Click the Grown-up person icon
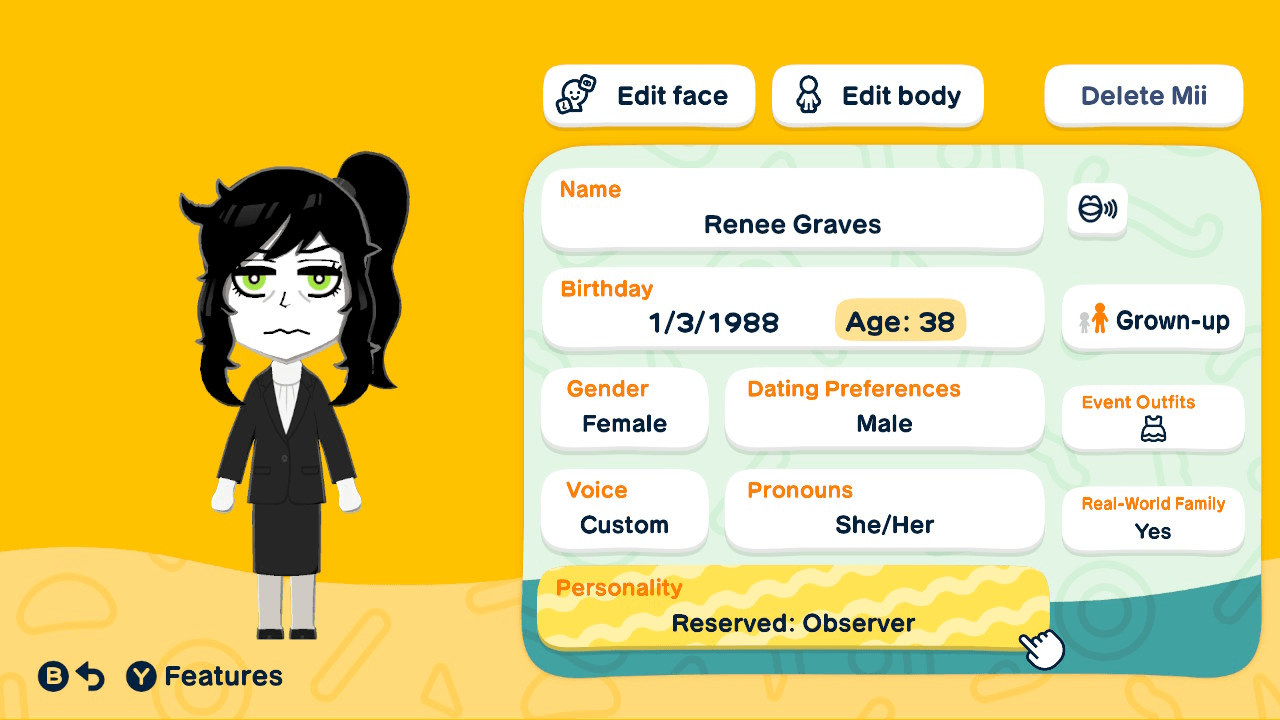1280x720 pixels. point(1099,319)
